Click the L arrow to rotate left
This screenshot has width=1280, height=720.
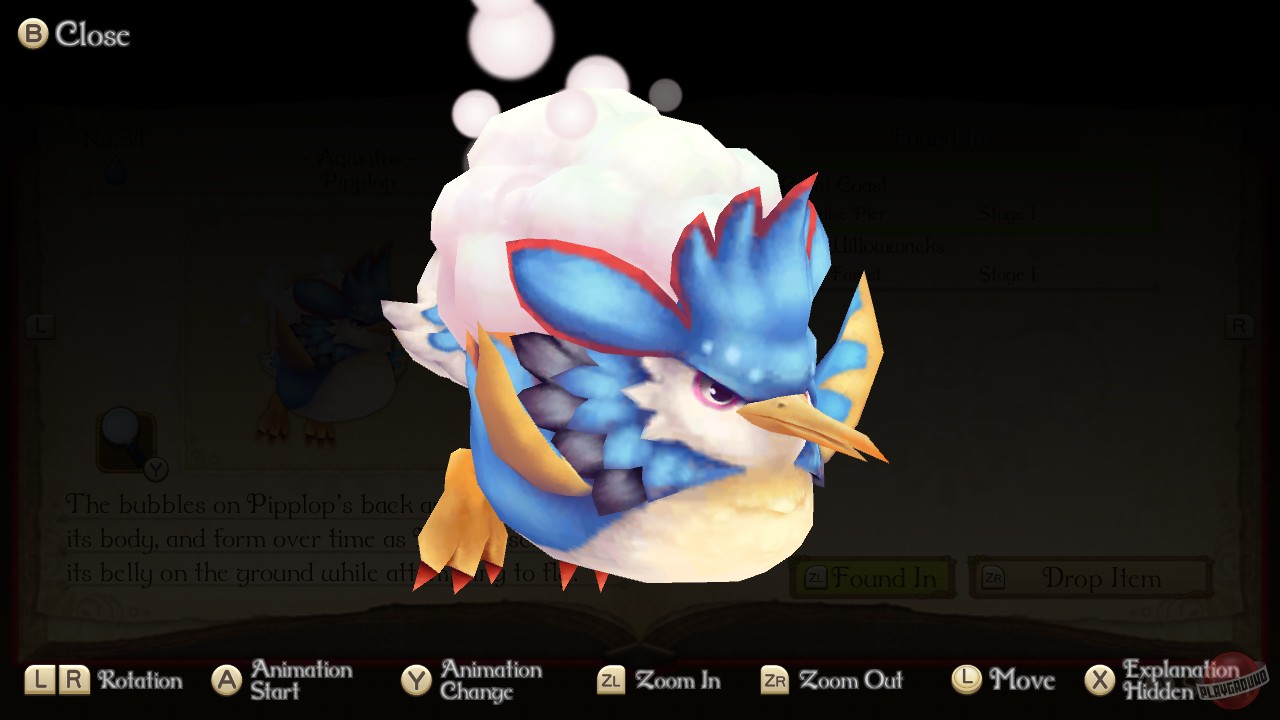point(41,326)
